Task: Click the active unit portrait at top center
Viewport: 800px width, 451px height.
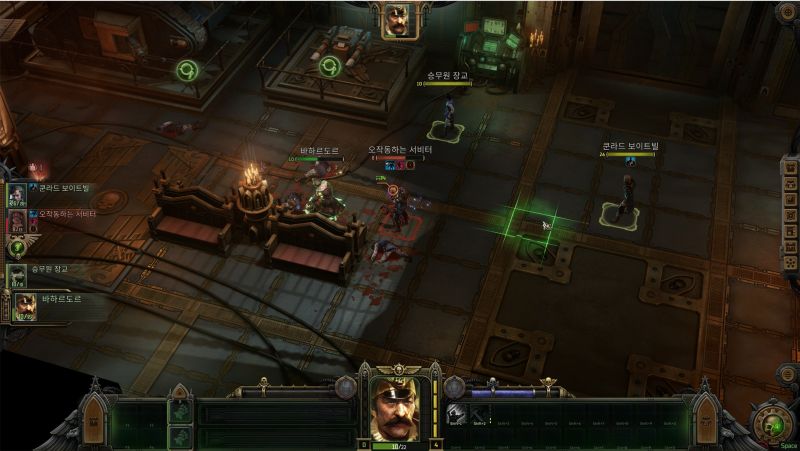Action: pos(399,20)
